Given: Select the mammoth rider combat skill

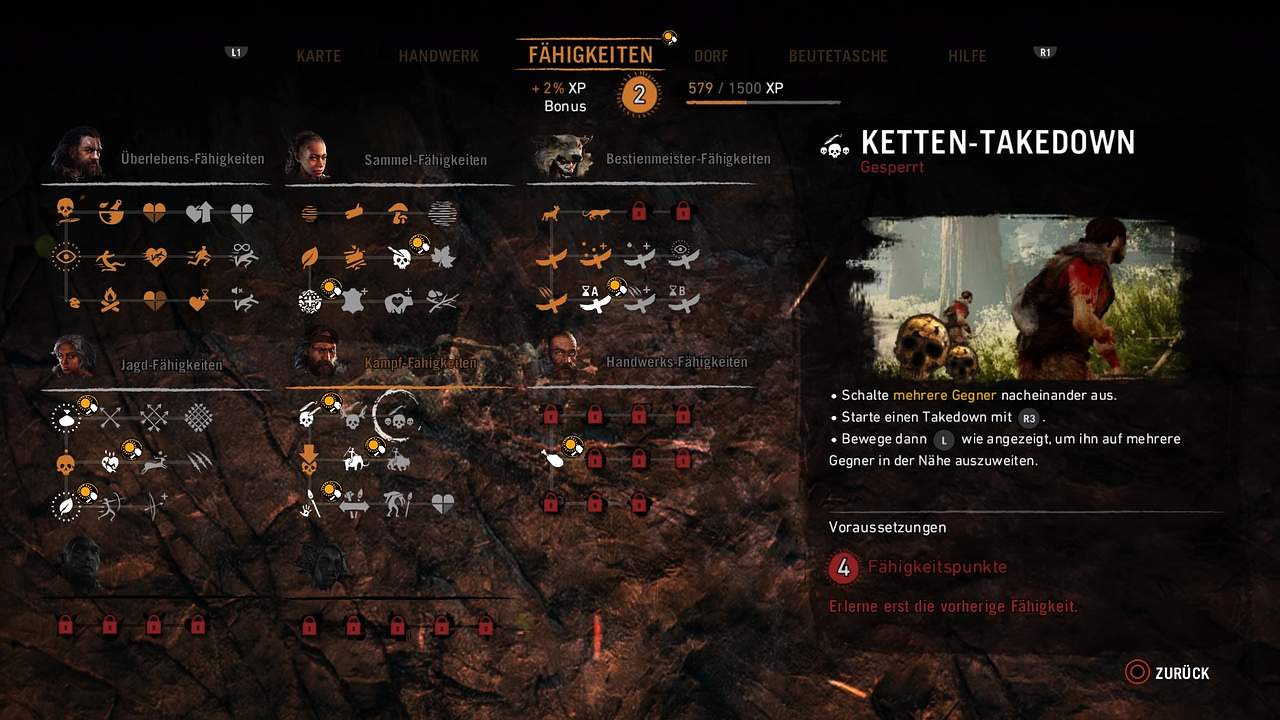Looking at the screenshot, I should pos(354,461).
